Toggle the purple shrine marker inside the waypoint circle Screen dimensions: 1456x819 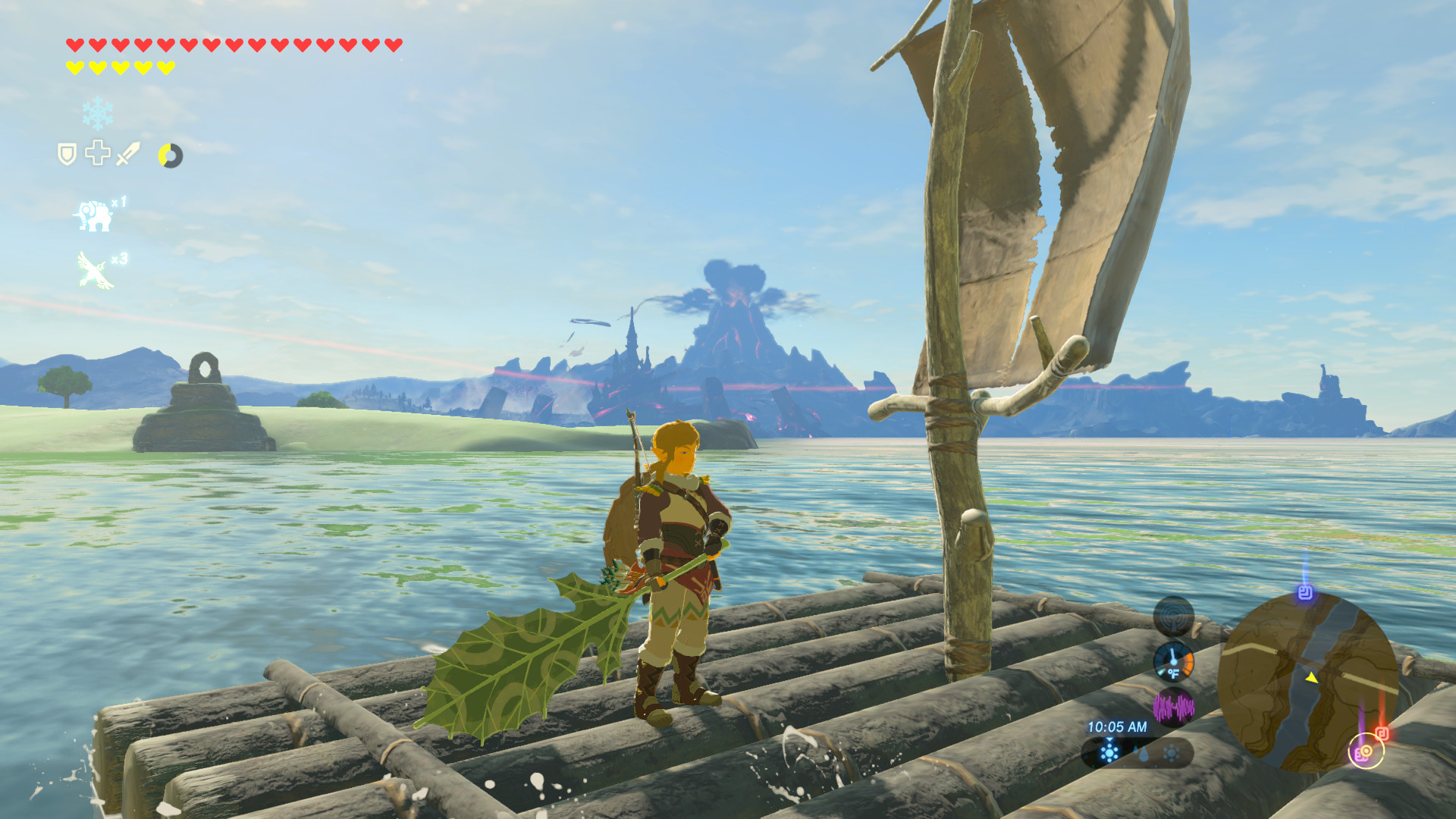click(1361, 753)
